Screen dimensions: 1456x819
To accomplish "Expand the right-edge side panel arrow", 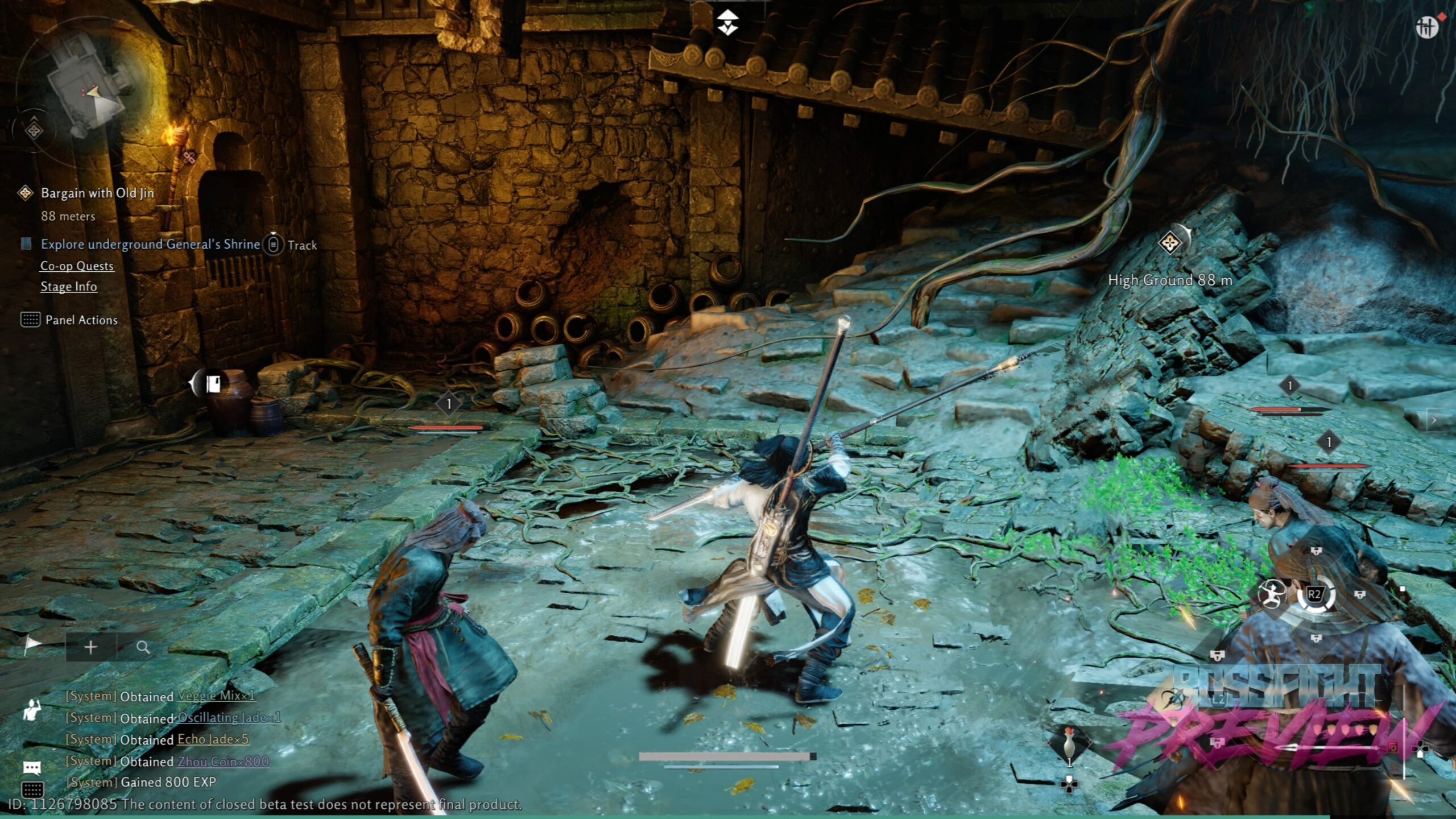I will (x=1435, y=420).
